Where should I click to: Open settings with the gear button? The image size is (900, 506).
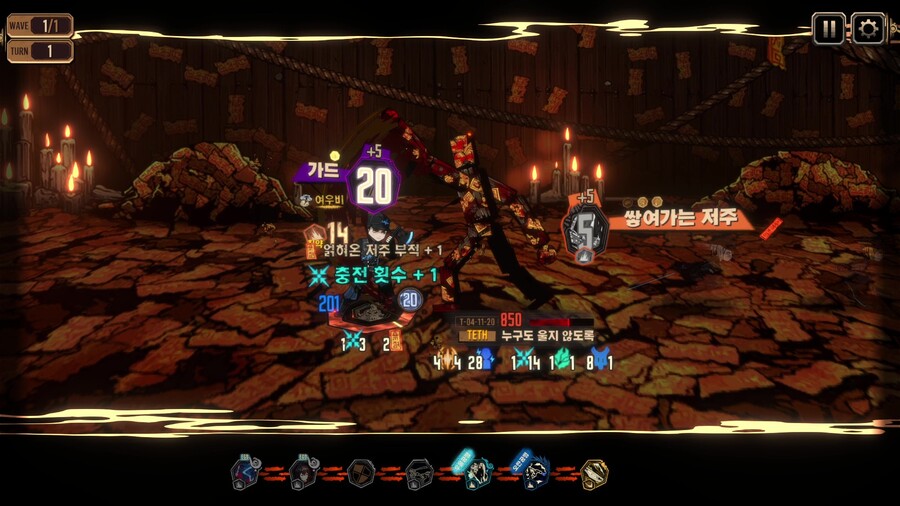click(x=867, y=28)
